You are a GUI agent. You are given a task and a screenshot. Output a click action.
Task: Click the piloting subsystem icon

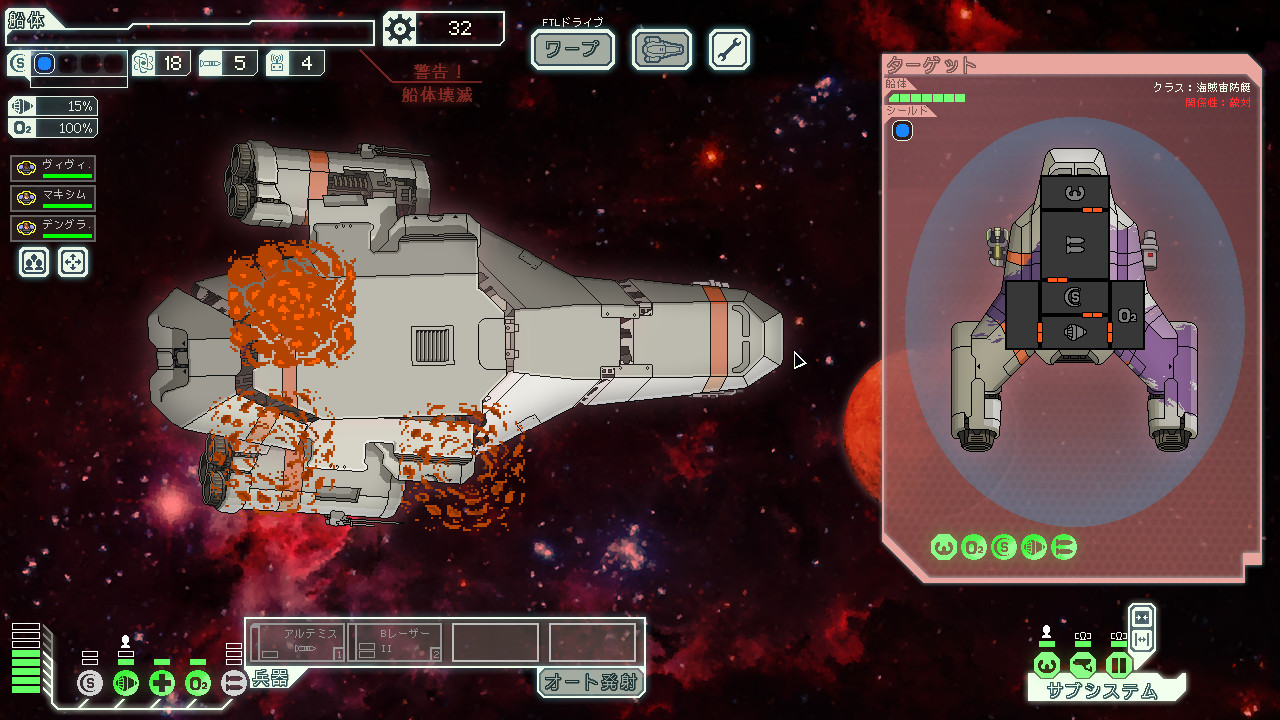pos(1046,664)
